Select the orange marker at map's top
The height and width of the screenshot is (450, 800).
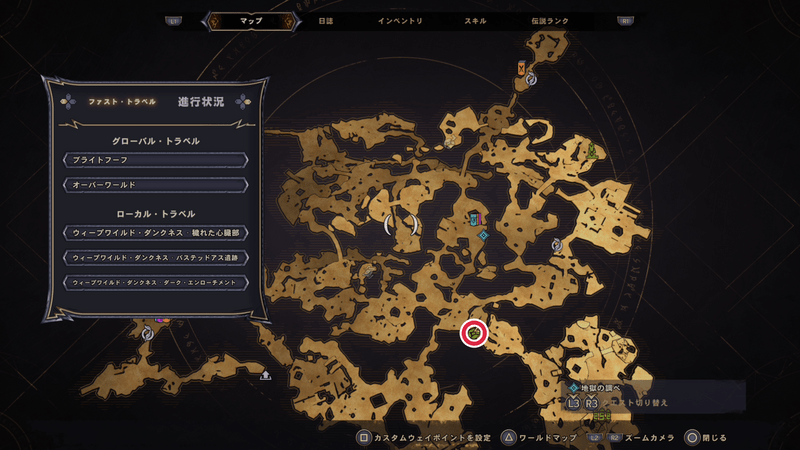(522, 68)
